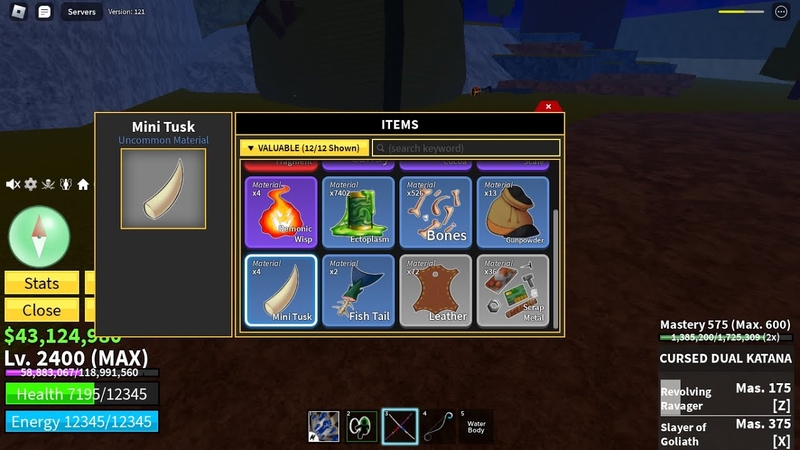Open the Valuable filter dropdown

tap(304, 148)
